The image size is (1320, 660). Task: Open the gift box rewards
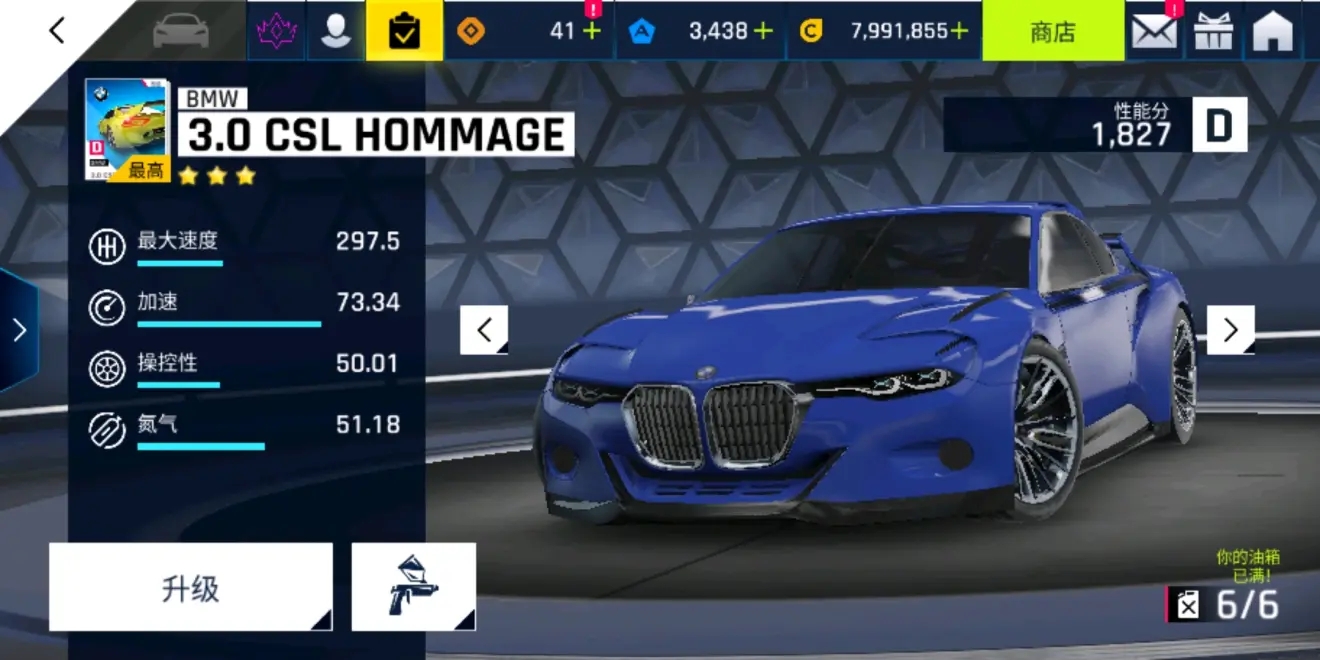click(x=1214, y=31)
